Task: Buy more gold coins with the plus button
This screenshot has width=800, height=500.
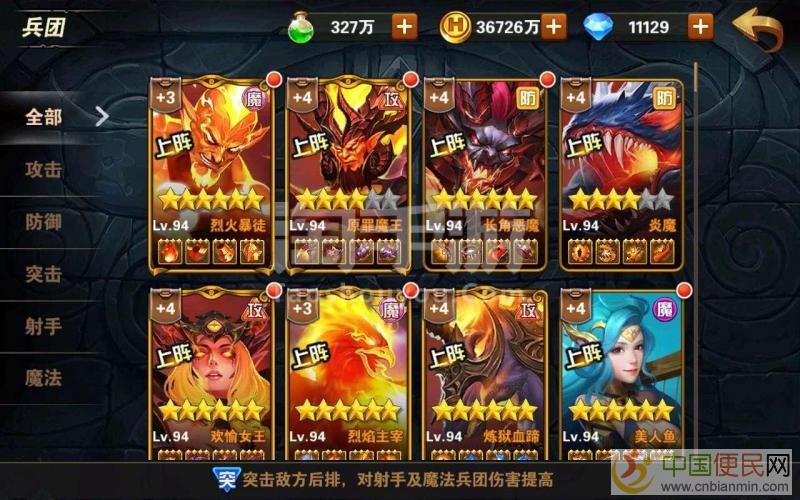Action: 553,27
